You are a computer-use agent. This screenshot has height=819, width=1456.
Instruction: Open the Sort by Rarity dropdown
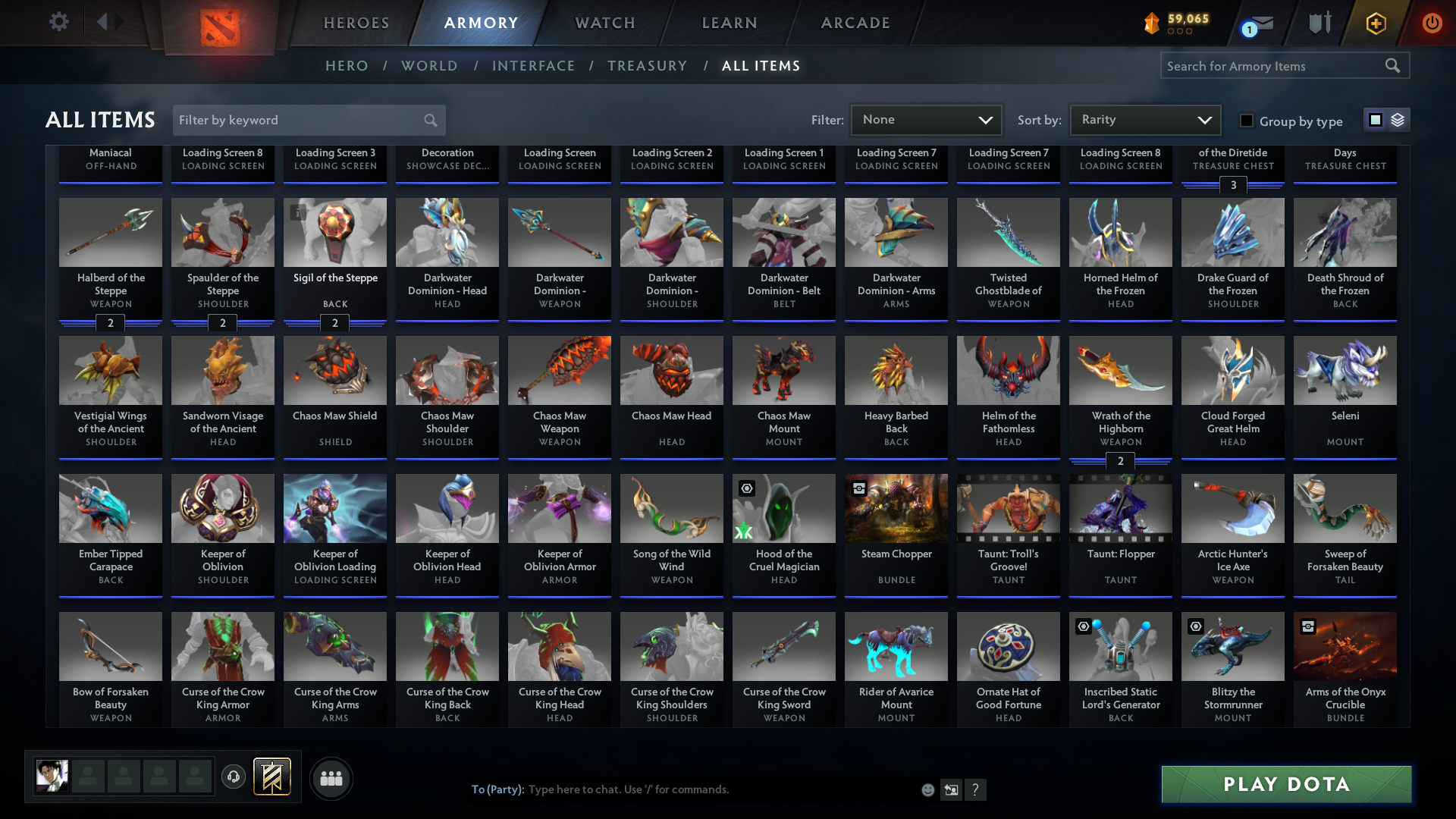(1144, 119)
